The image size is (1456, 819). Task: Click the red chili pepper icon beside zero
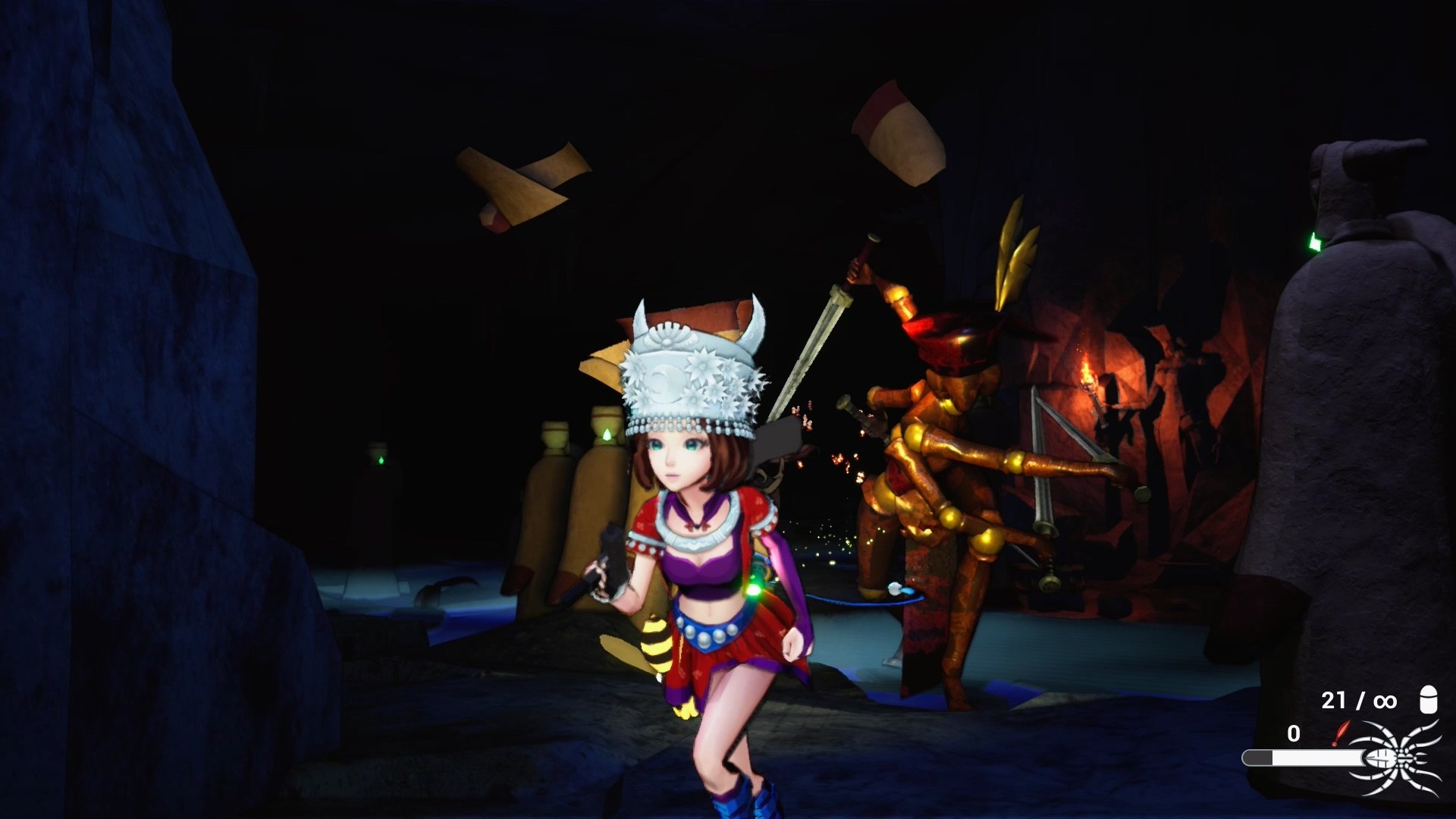click(1343, 731)
